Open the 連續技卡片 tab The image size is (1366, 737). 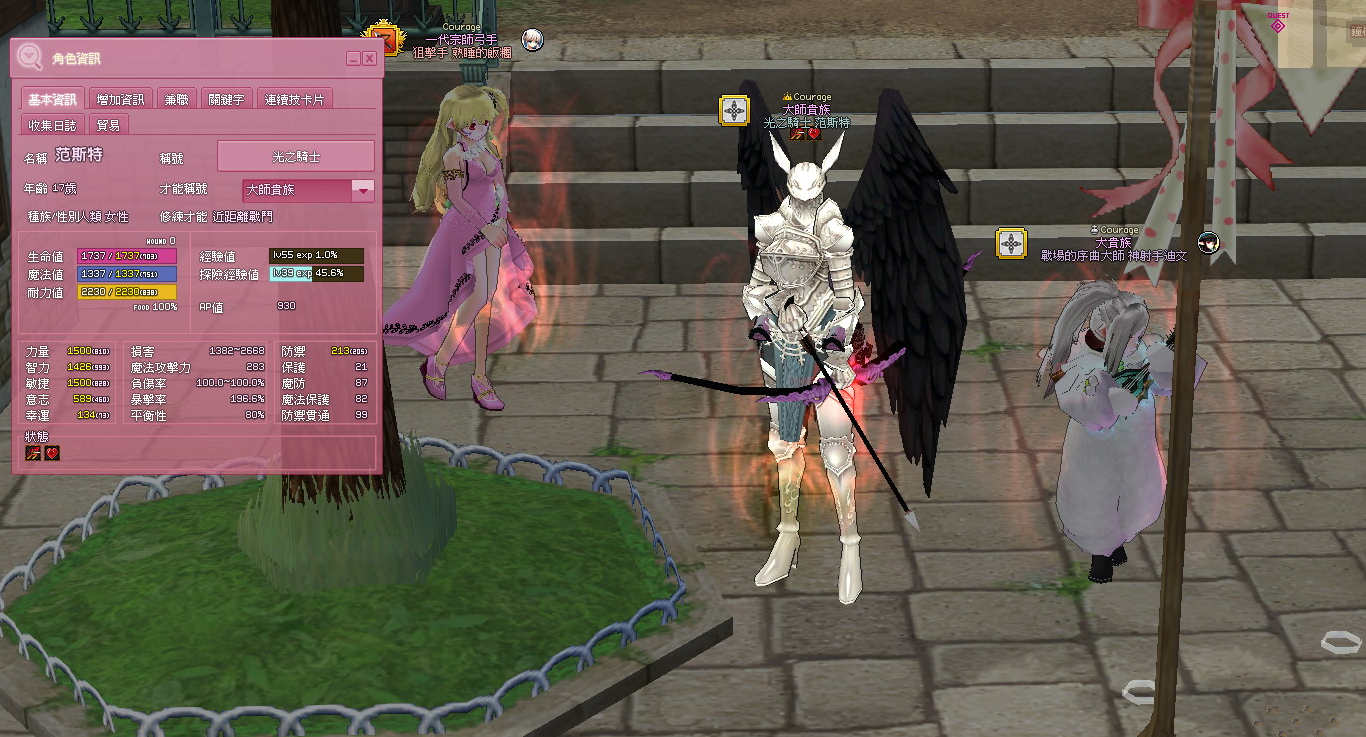[294, 99]
